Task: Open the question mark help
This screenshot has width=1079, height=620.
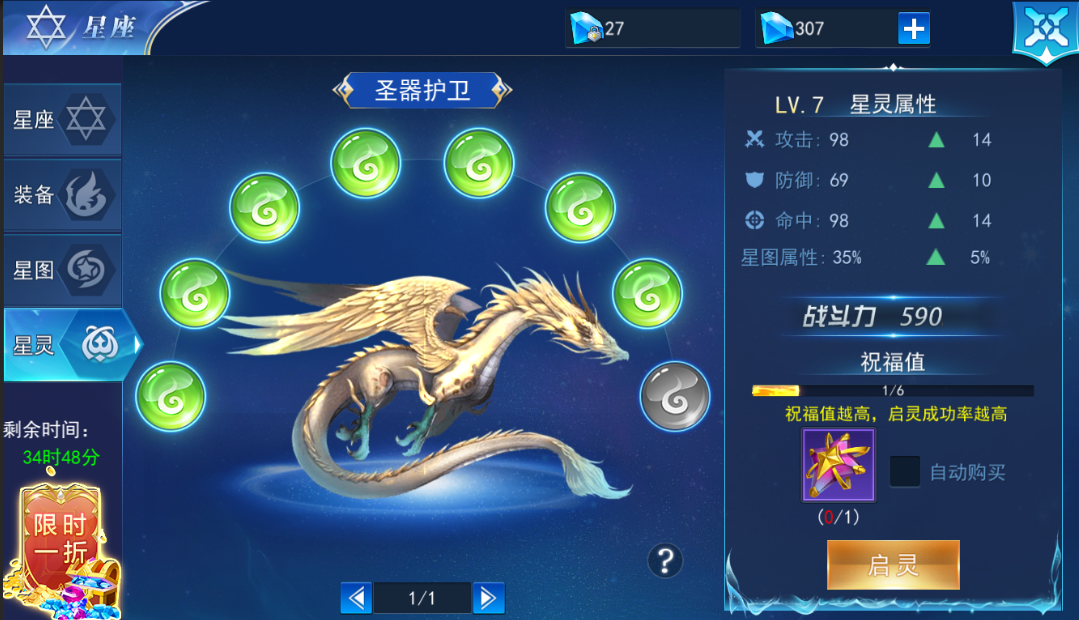Action: (x=665, y=560)
